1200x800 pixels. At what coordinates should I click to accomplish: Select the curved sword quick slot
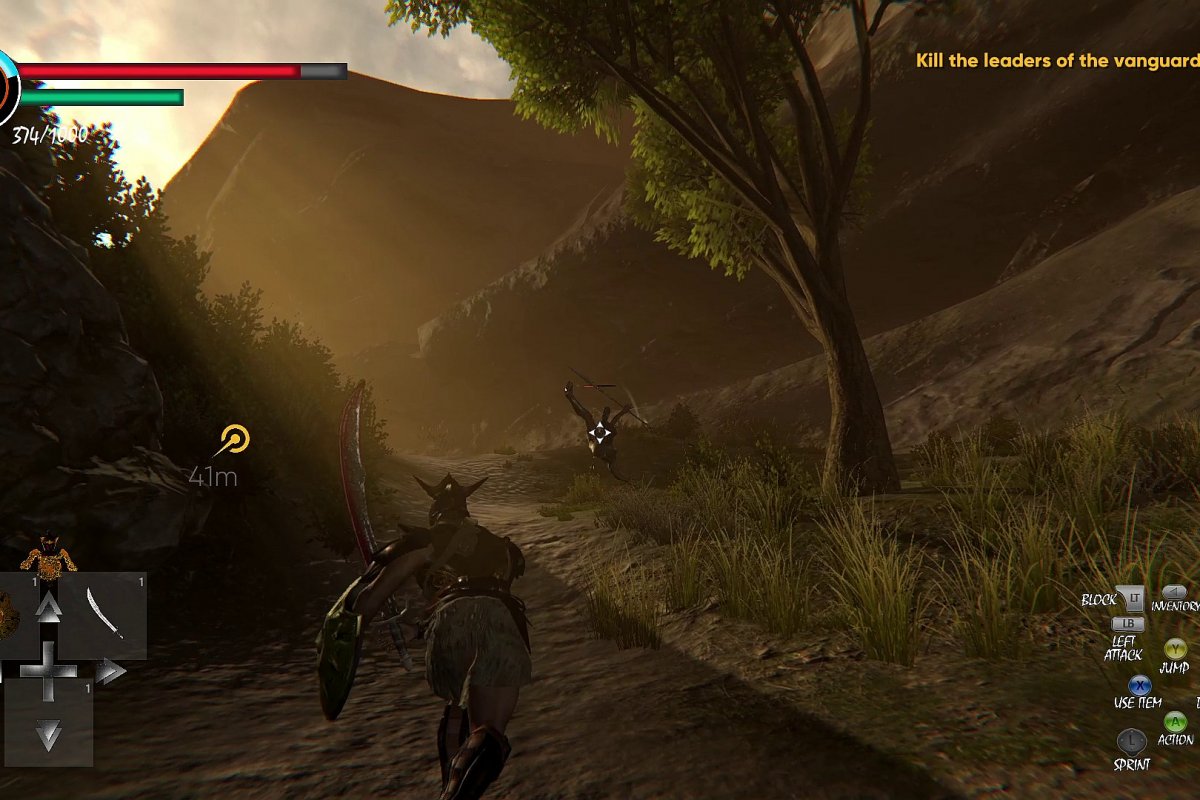(x=104, y=612)
